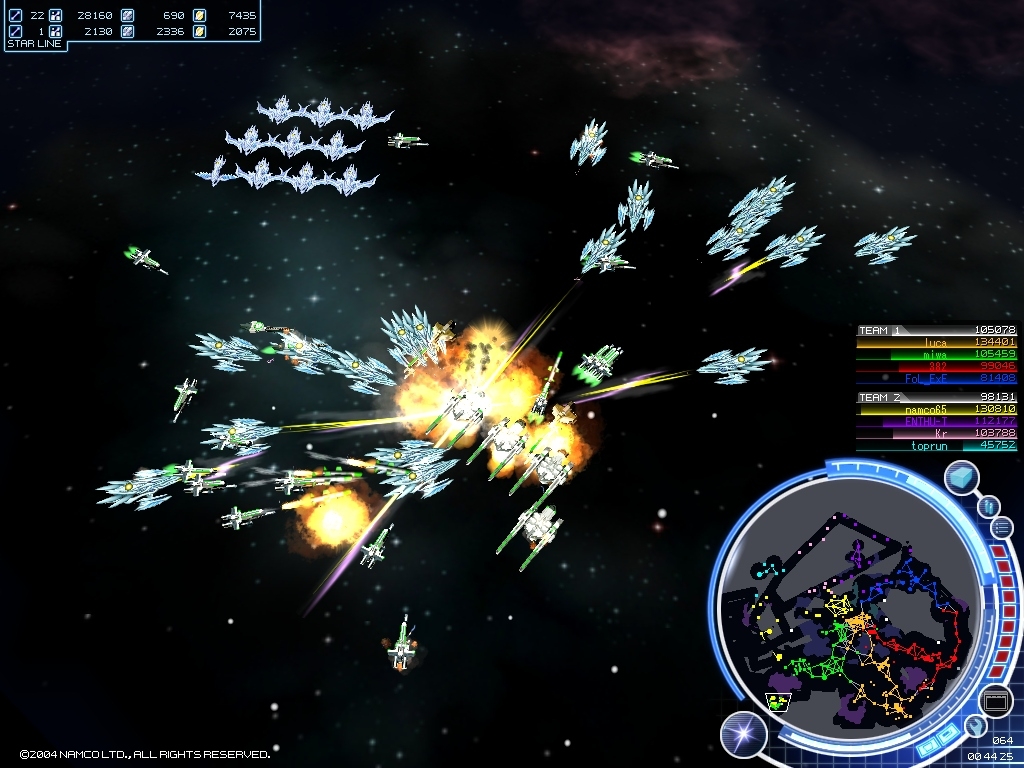The height and width of the screenshot is (768, 1024).
Task: Click the FoL_ExE player row
Action: (x=935, y=378)
